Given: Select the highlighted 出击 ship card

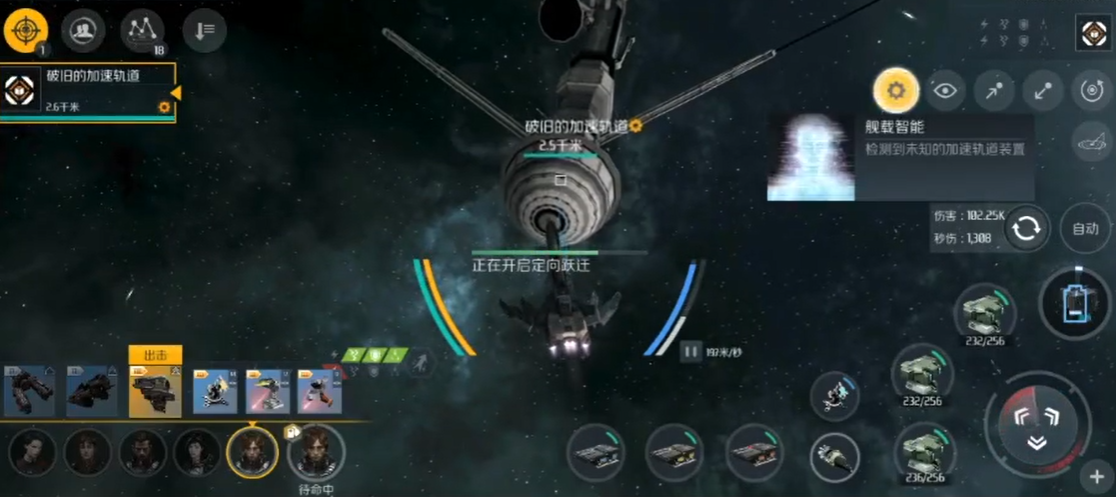Looking at the screenshot, I should 155,390.
